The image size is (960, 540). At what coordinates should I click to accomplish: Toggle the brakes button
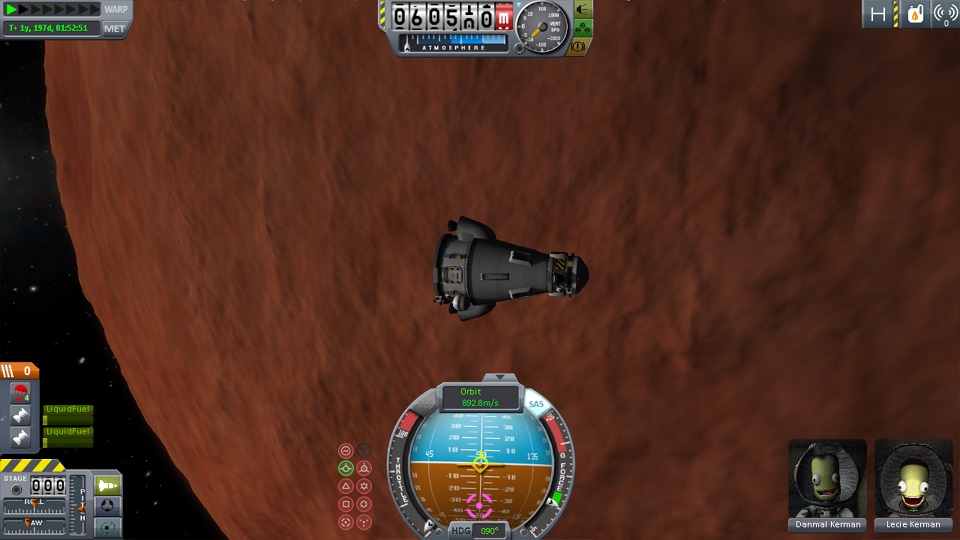[x=580, y=47]
